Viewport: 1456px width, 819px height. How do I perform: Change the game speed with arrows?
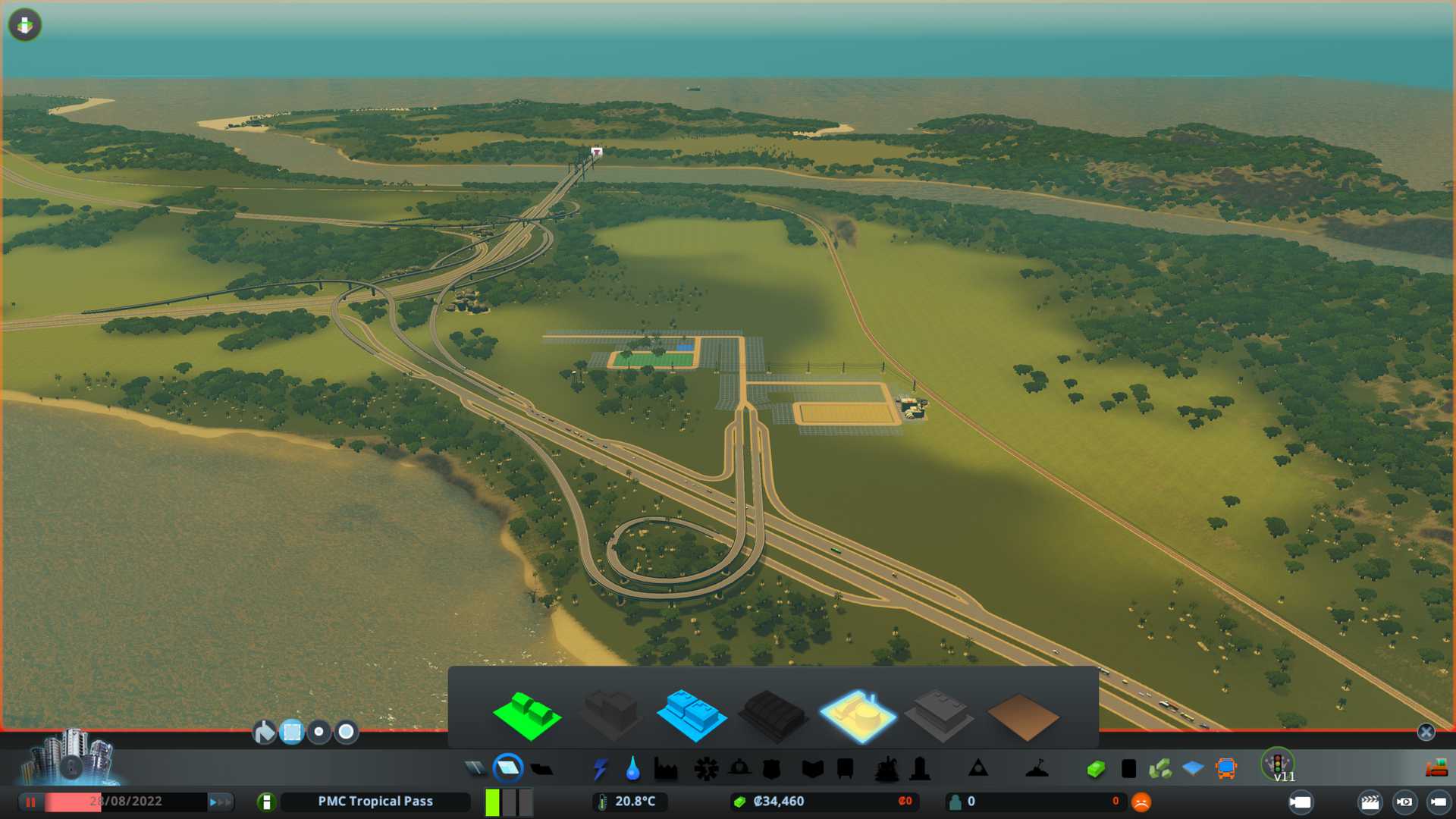tap(220, 802)
